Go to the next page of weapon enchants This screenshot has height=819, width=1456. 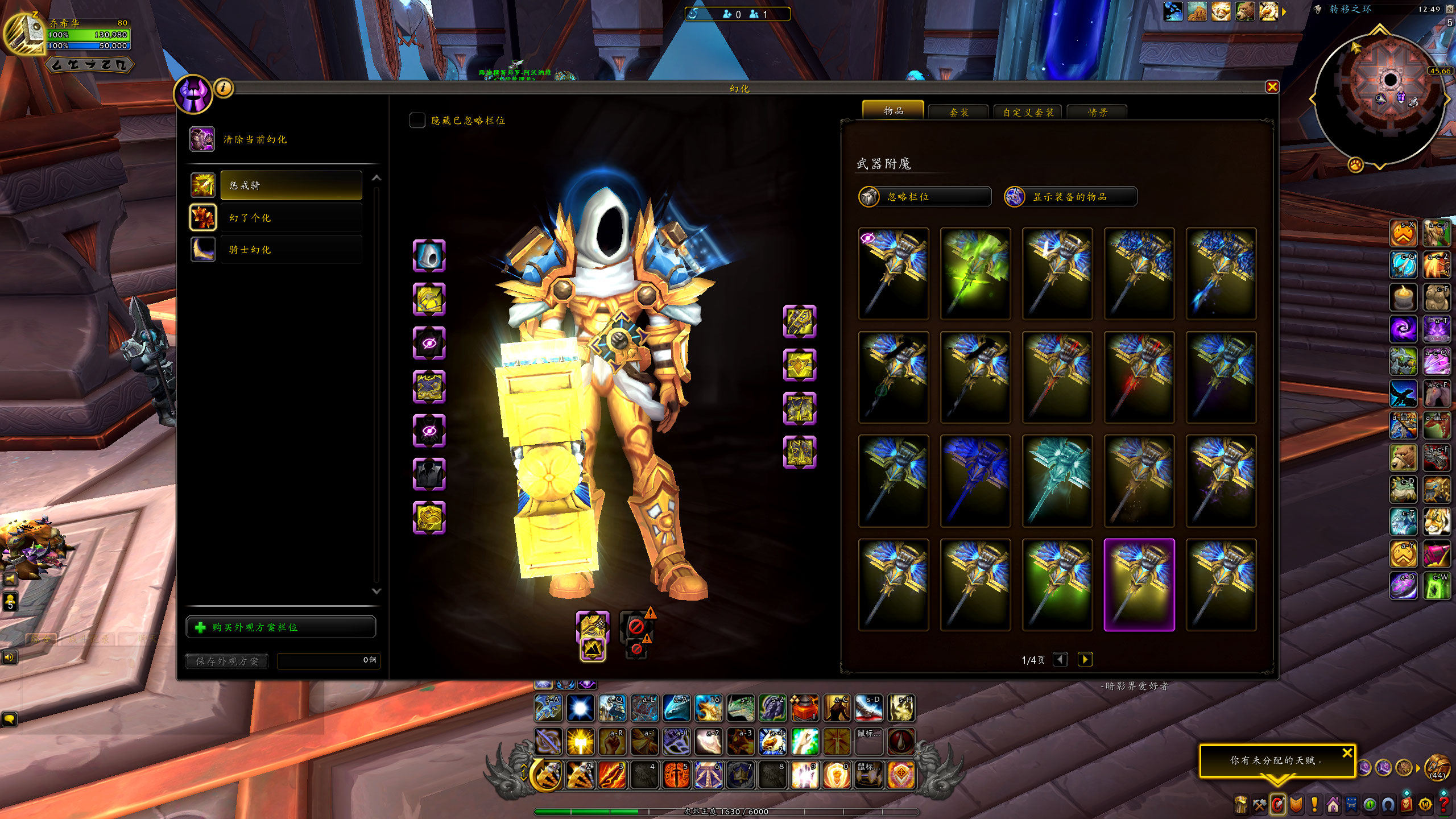(1085, 659)
